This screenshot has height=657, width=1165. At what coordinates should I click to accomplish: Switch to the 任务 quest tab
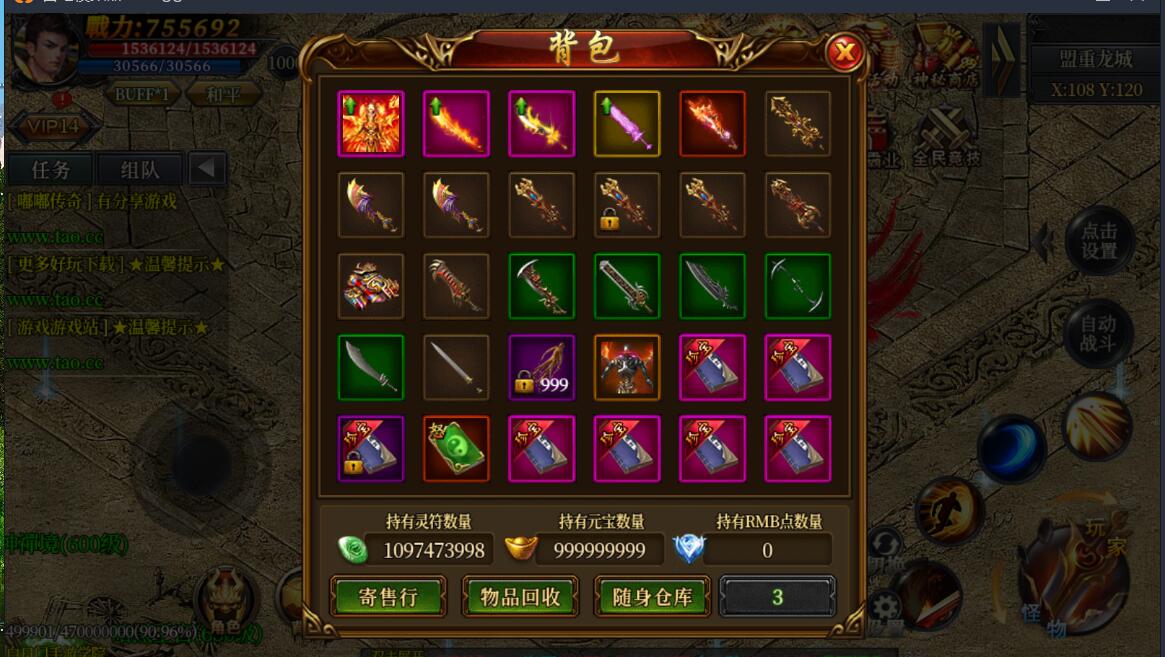(x=51, y=169)
